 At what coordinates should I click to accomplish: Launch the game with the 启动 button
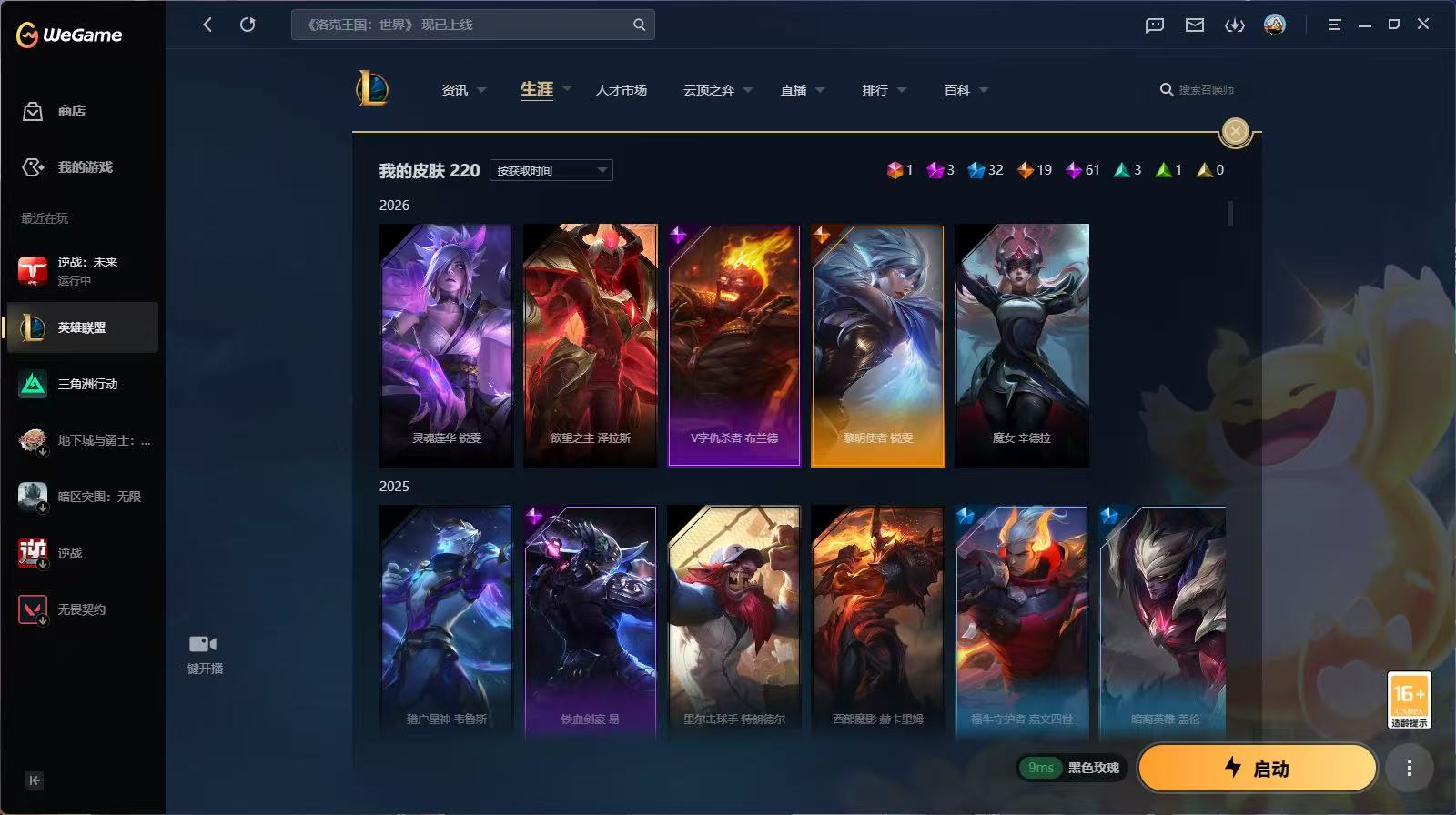pos(1257,769)
